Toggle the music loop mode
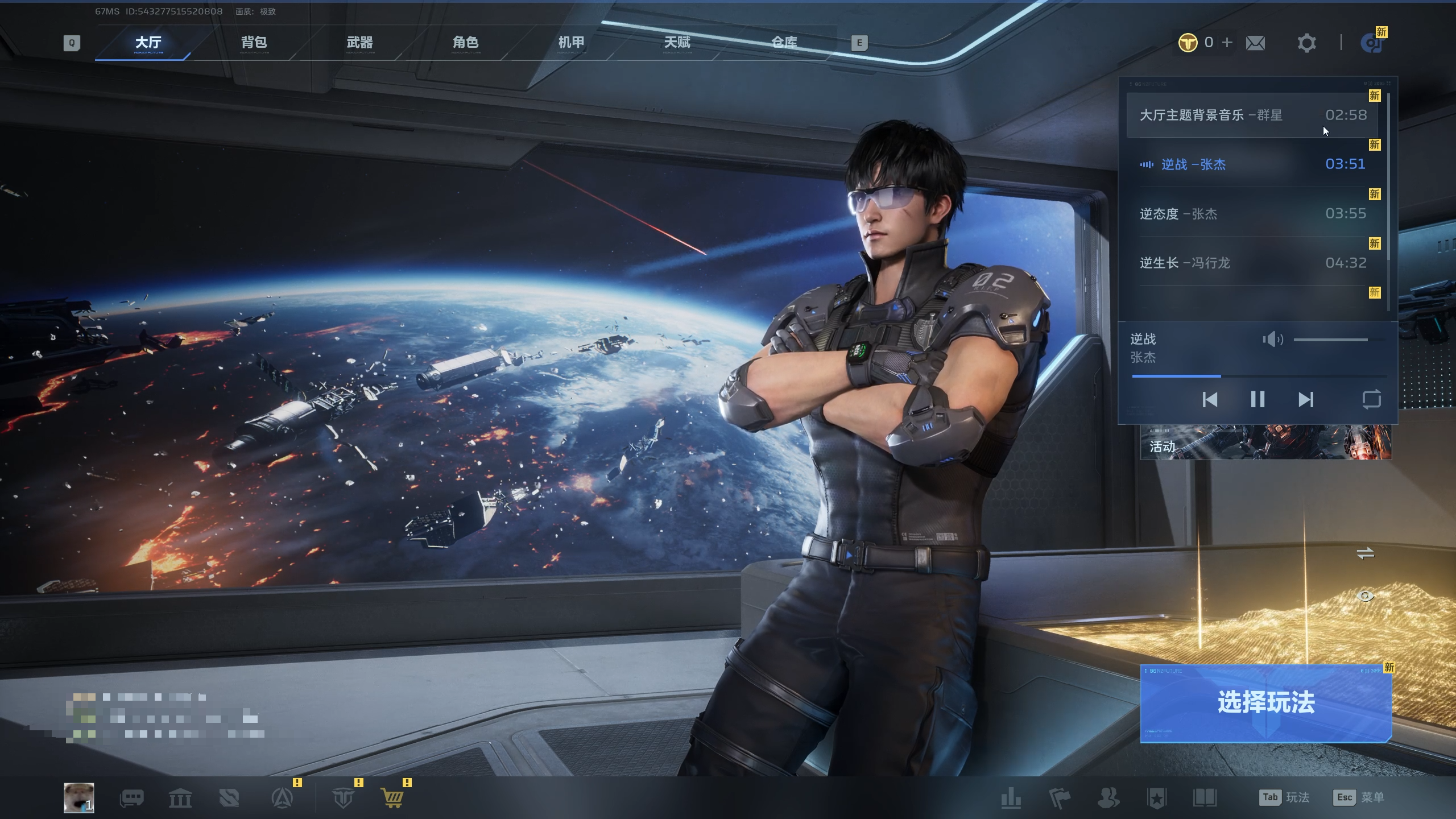 (1371, 399)
